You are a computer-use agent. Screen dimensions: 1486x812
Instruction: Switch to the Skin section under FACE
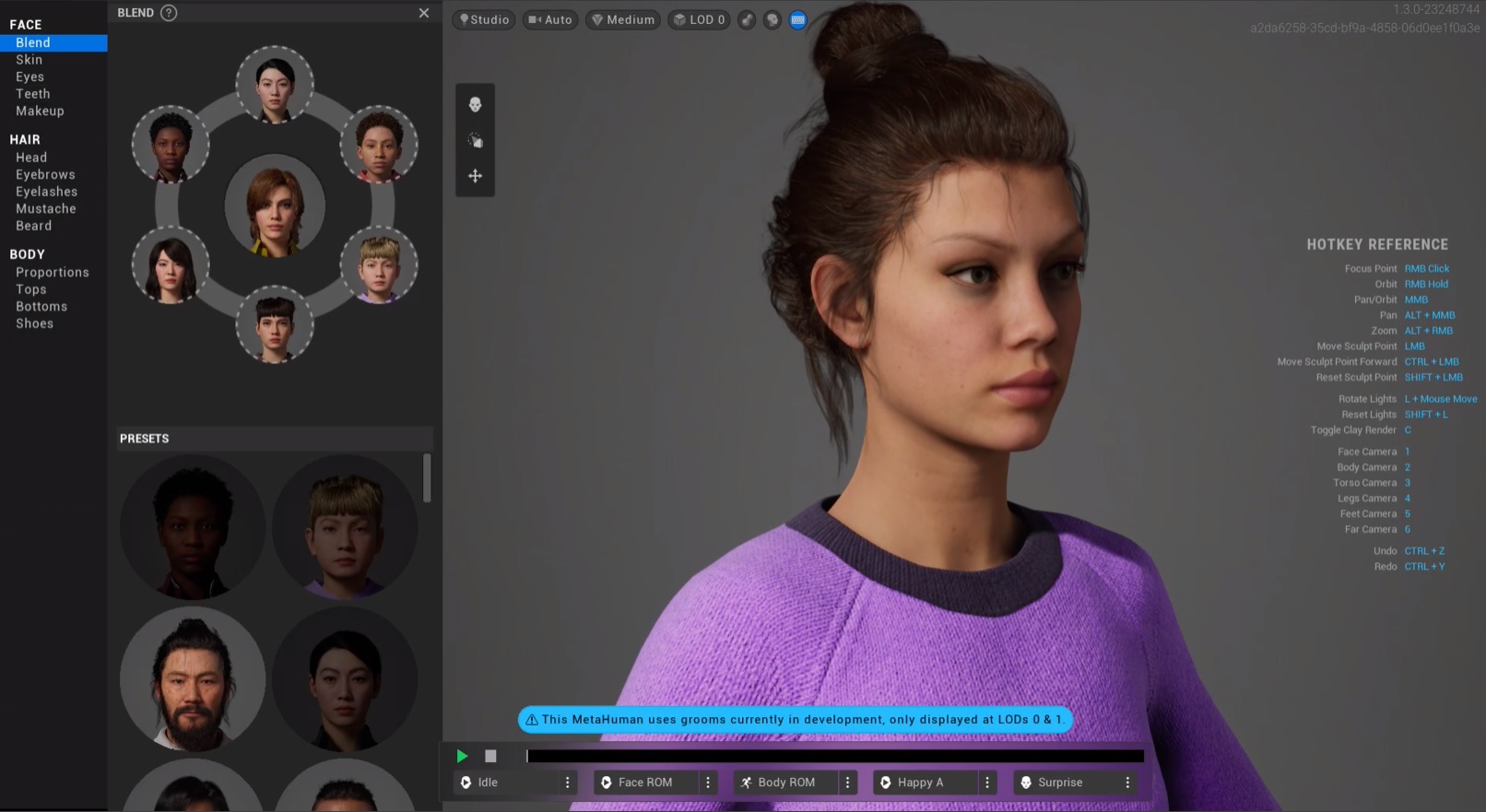click(29, 59)
